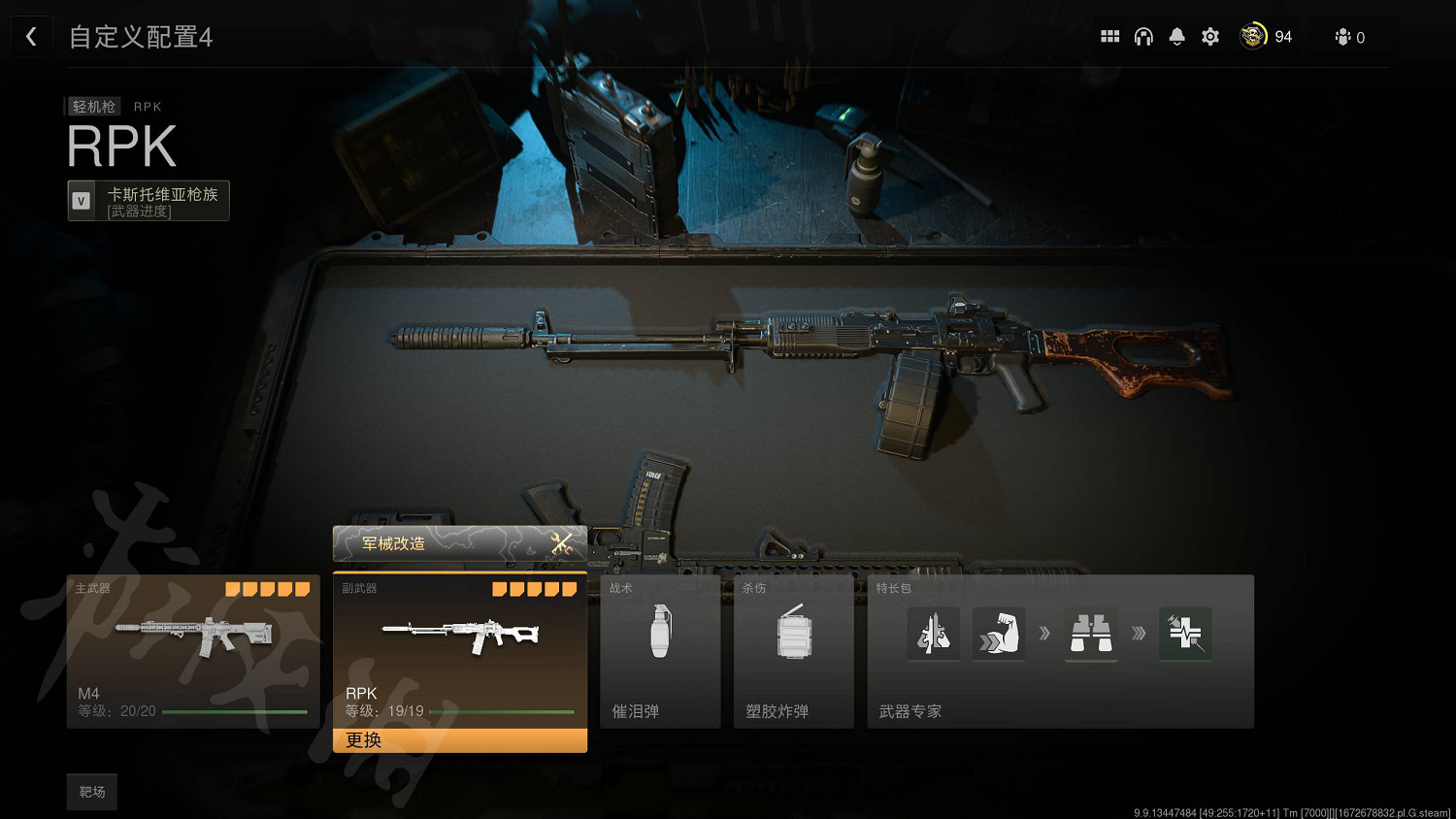Choose the tear gas tactical slot
This screenshot has height=819, width=1456.
pos(660,651)
